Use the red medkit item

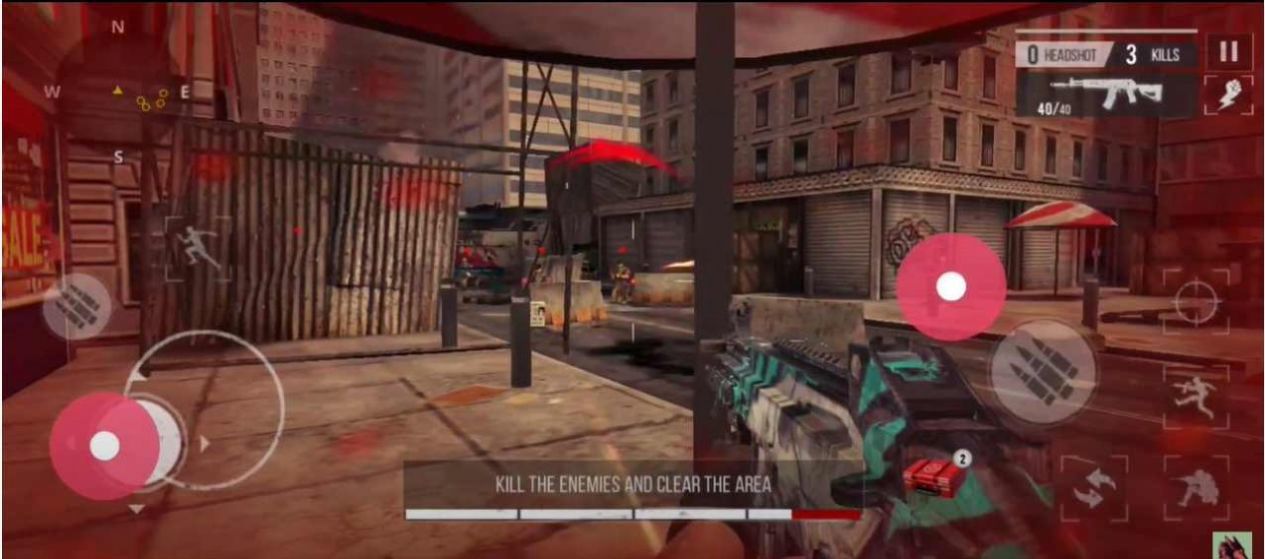click(935, 477)
